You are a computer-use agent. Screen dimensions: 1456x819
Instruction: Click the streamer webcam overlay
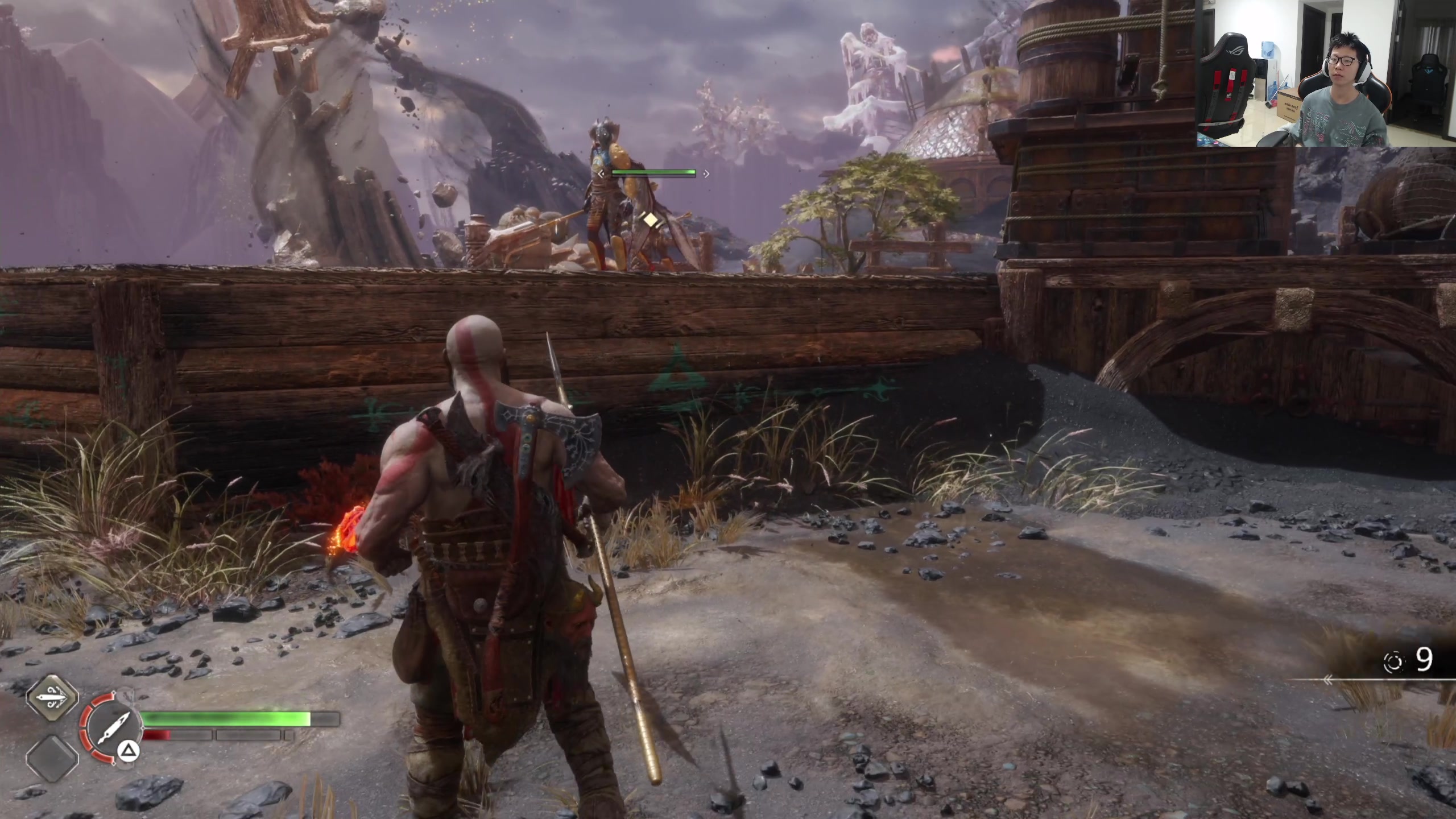click(x=1325, y=74)
